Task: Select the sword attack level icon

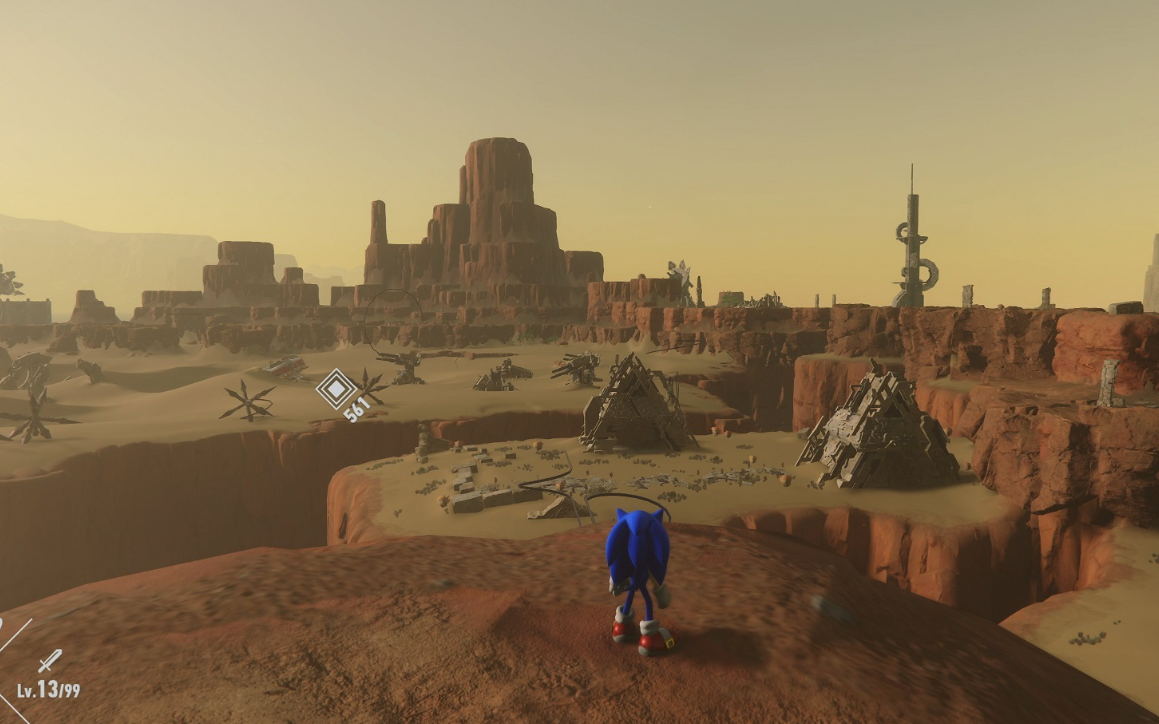Action: coord(49,661)
